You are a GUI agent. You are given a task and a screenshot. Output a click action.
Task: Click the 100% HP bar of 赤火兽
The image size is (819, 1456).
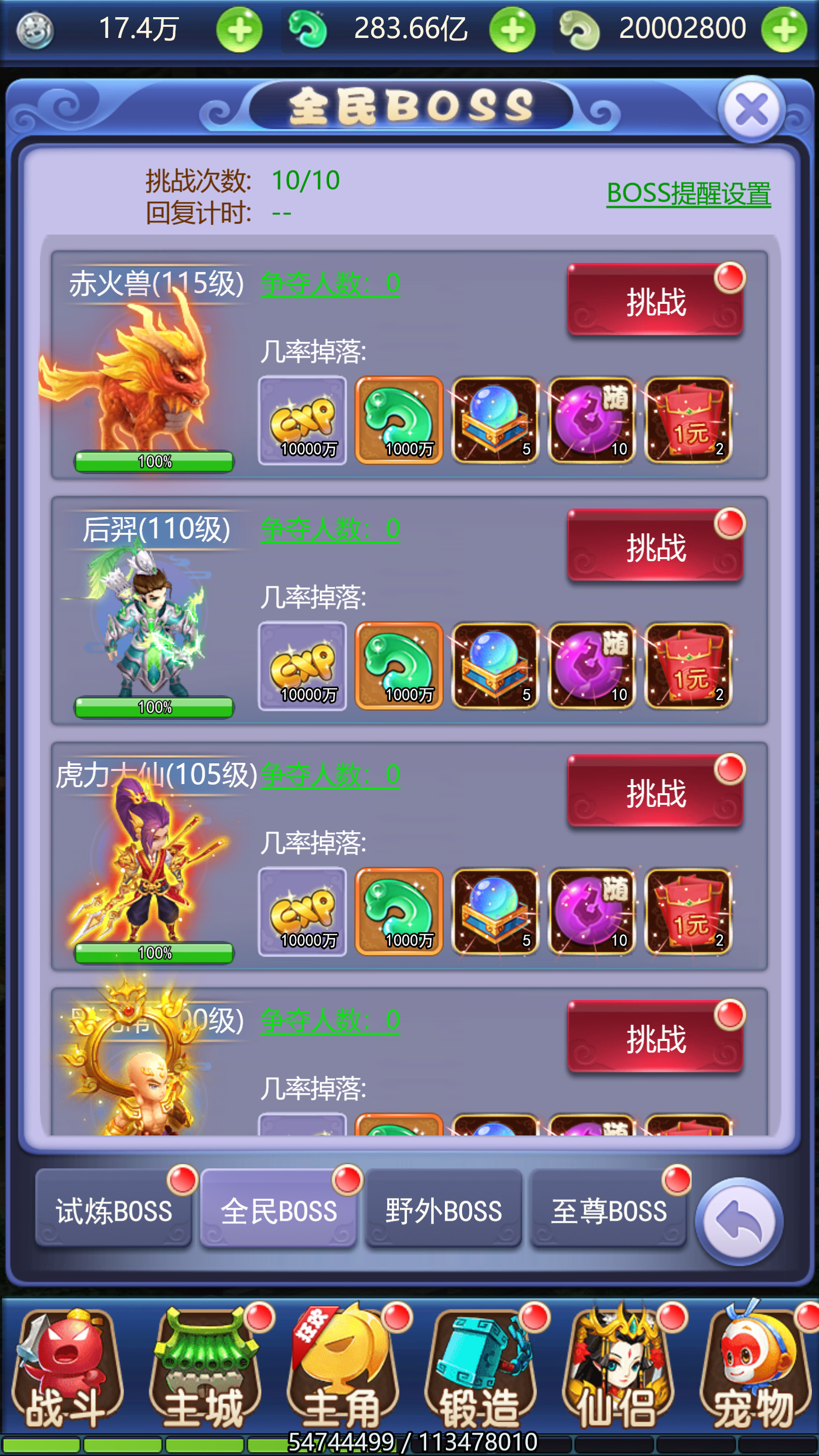pyautogui.click(x=154, y=461)
